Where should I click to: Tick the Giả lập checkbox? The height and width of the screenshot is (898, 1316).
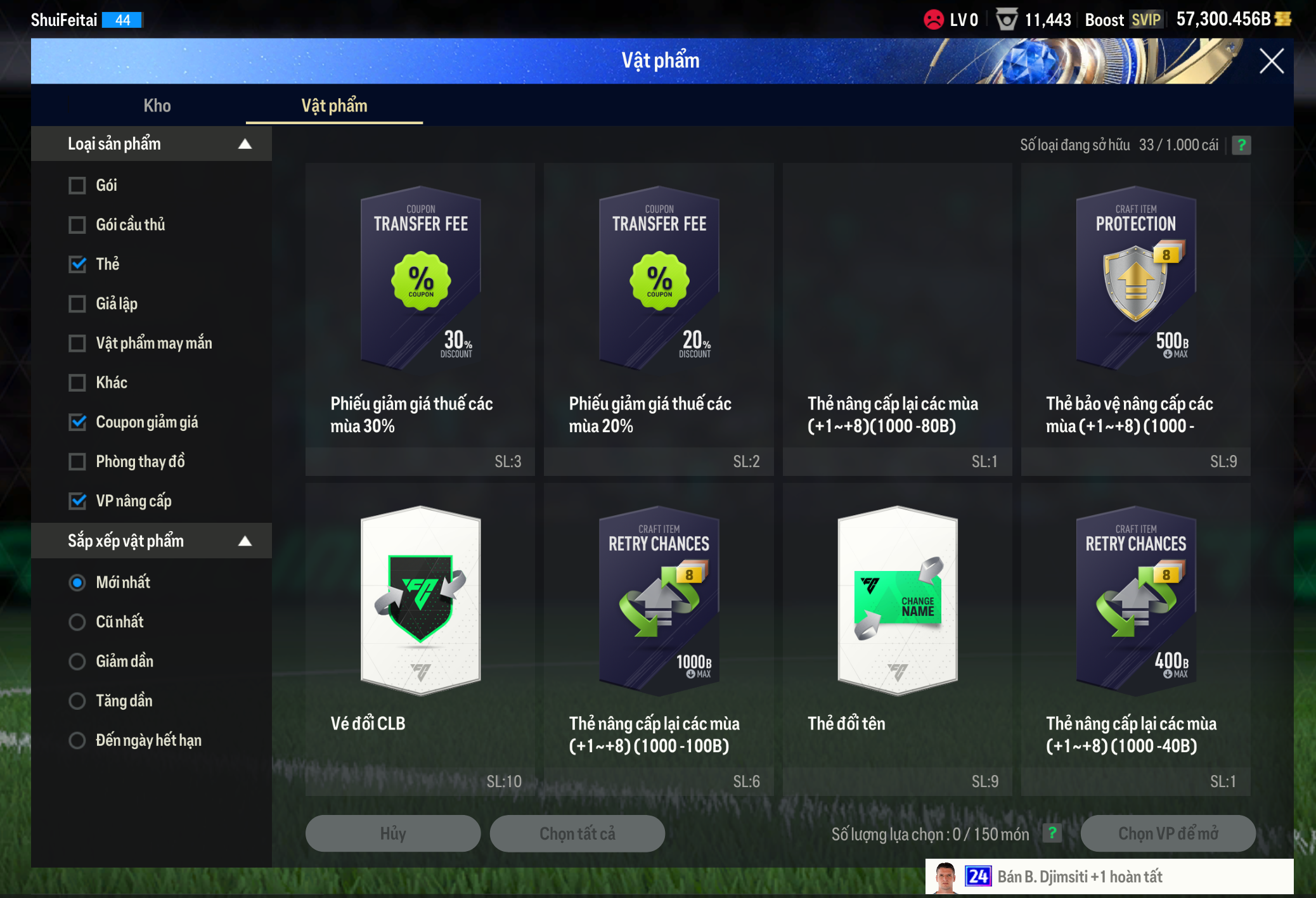coord(77,304)
